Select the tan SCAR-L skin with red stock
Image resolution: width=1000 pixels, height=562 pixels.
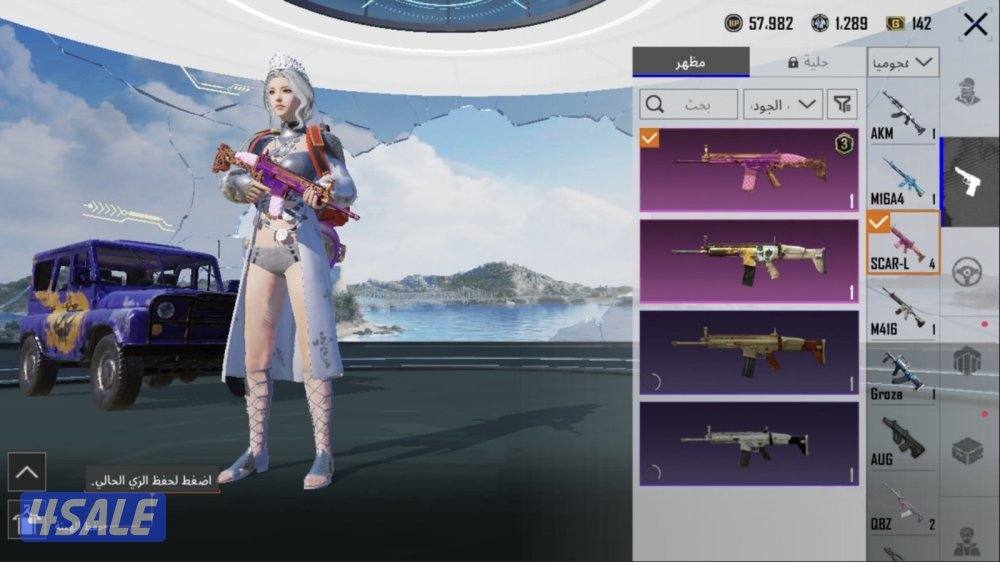(x=749, y=352)
